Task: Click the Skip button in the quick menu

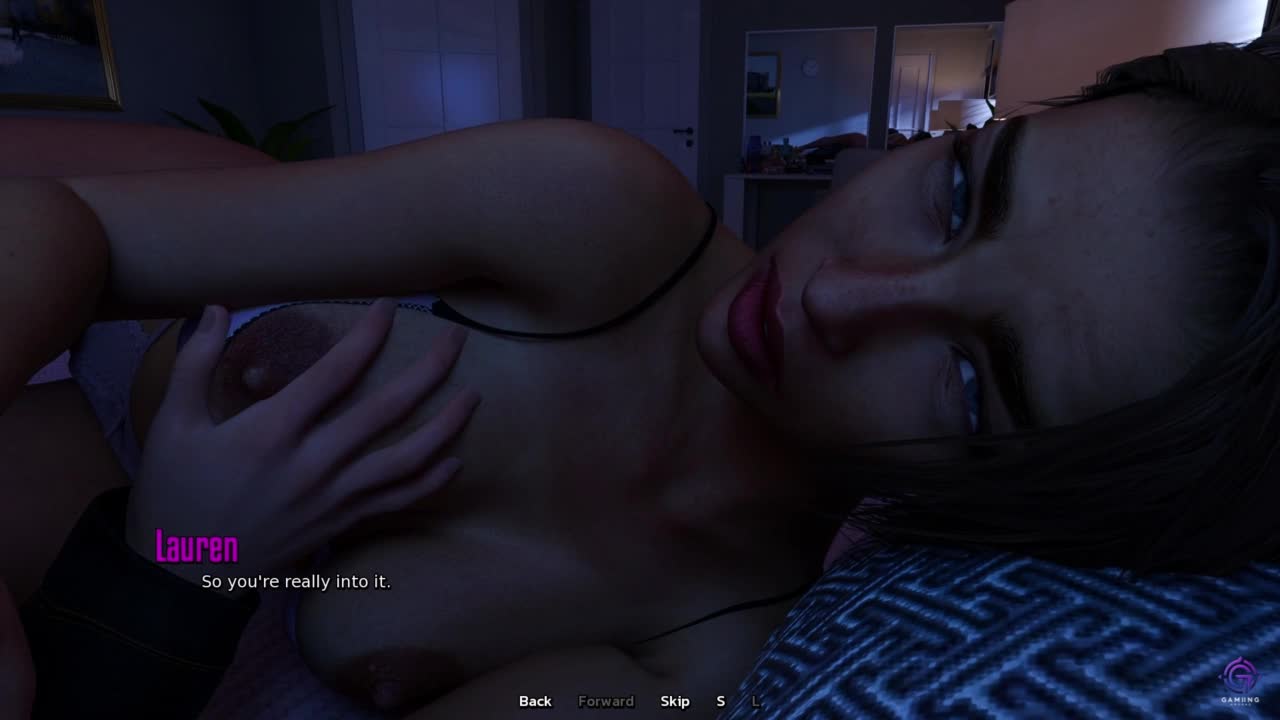Action: pos(675,701)
